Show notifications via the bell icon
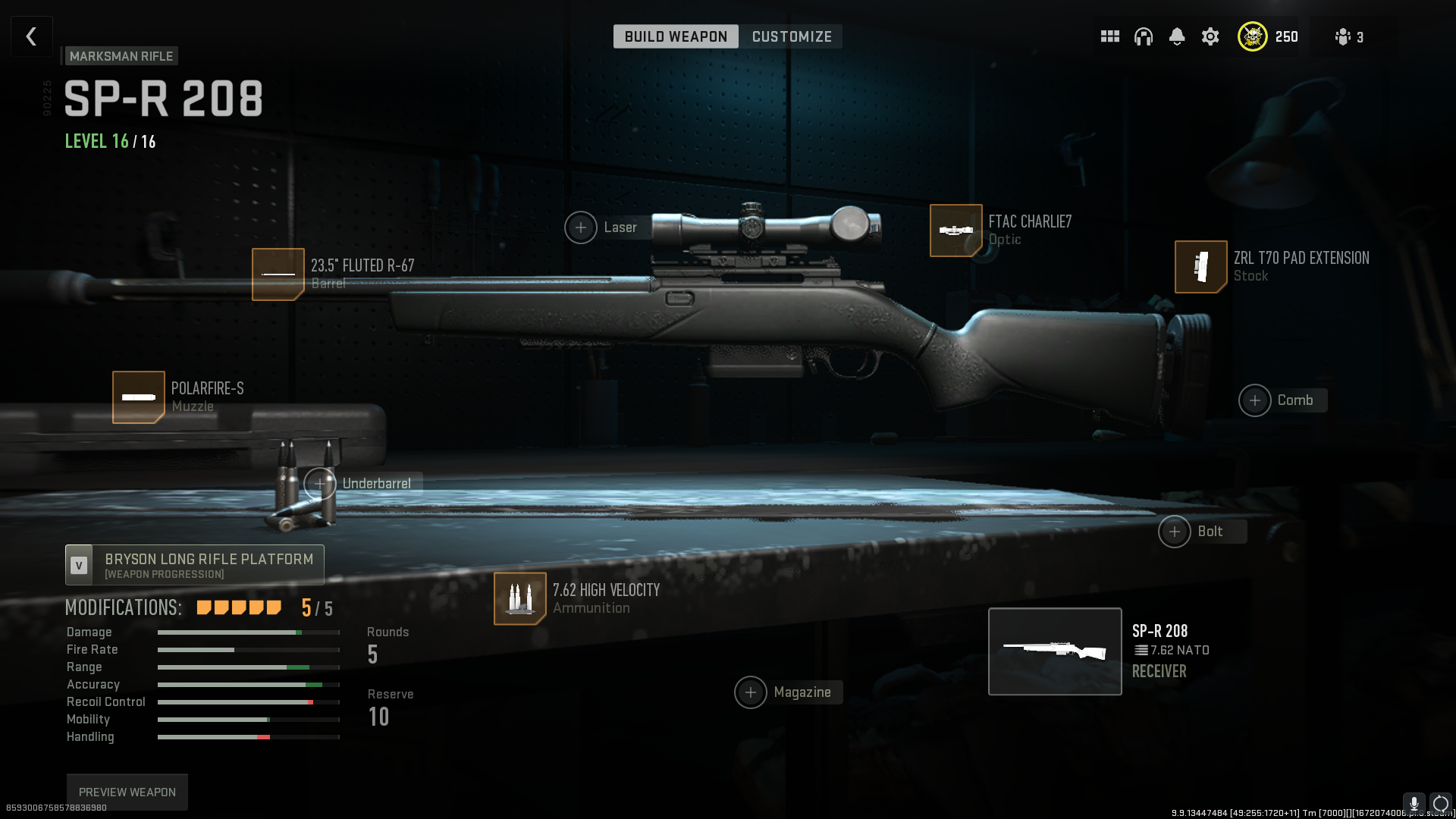Screen dimensions: 1456x819 point(1177,36)
